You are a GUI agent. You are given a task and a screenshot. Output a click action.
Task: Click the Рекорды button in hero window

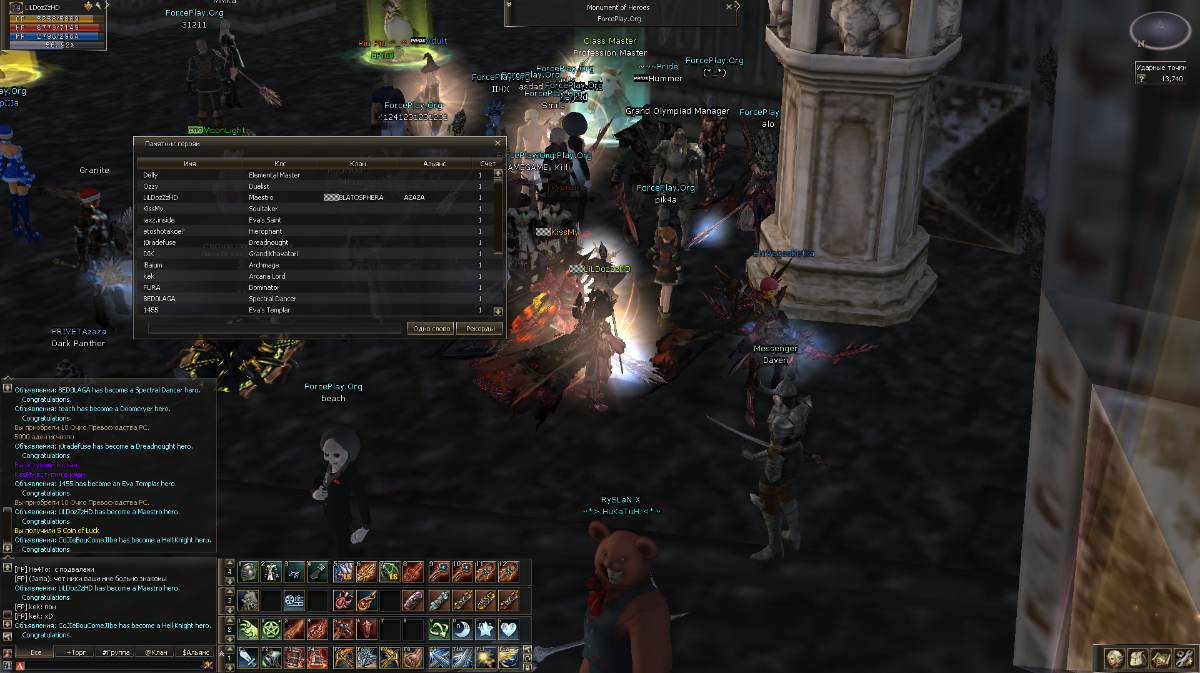(480, 328)
